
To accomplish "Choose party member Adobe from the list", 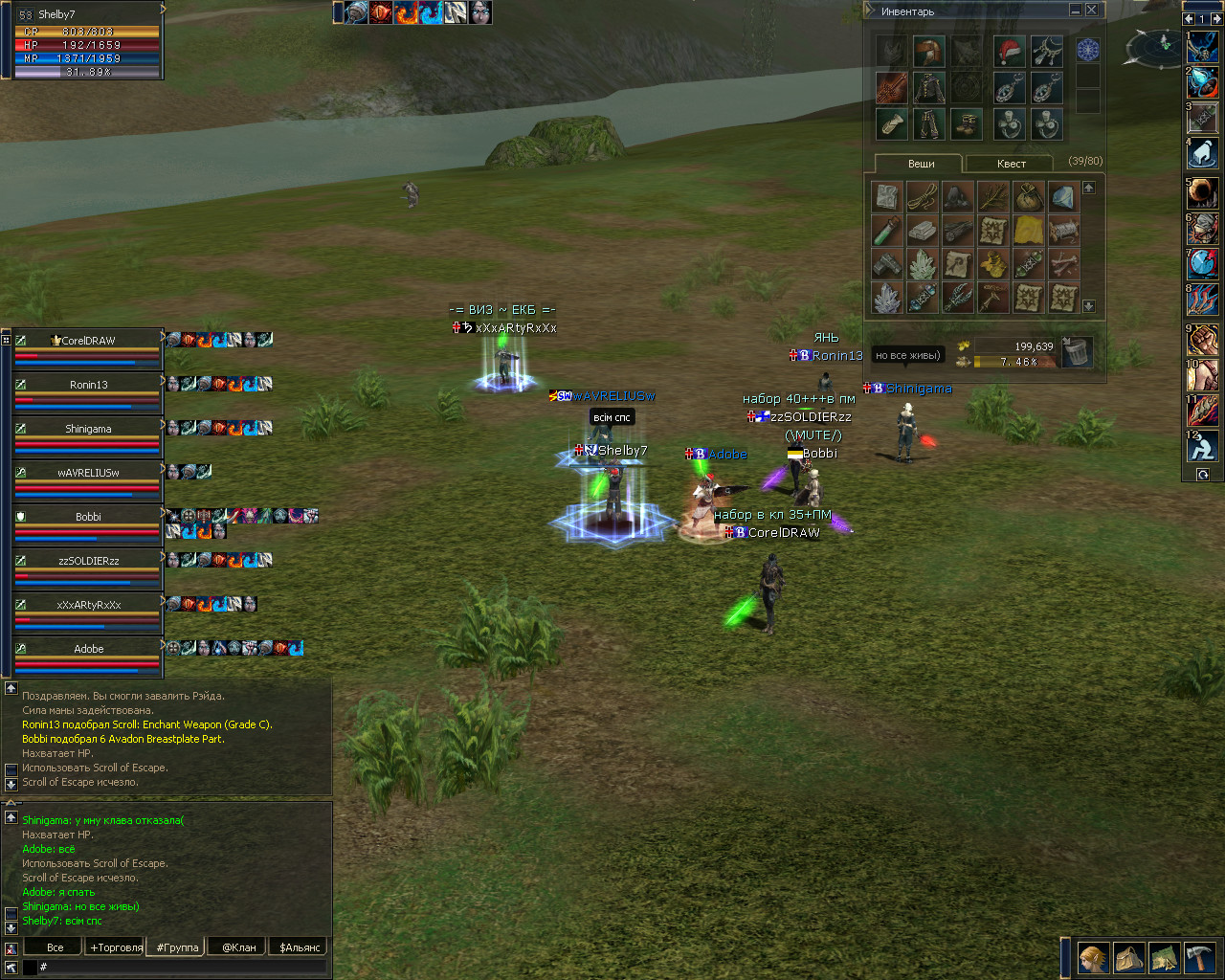I will (88, 649).
